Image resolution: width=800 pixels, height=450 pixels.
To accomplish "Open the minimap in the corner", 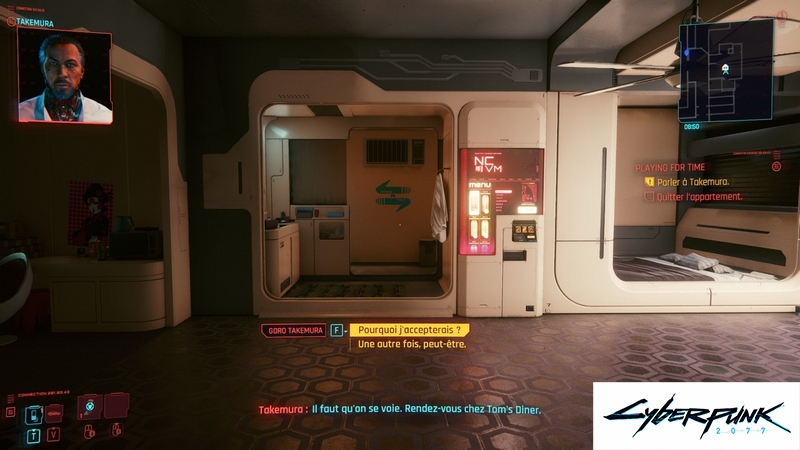I will (725, 70).
